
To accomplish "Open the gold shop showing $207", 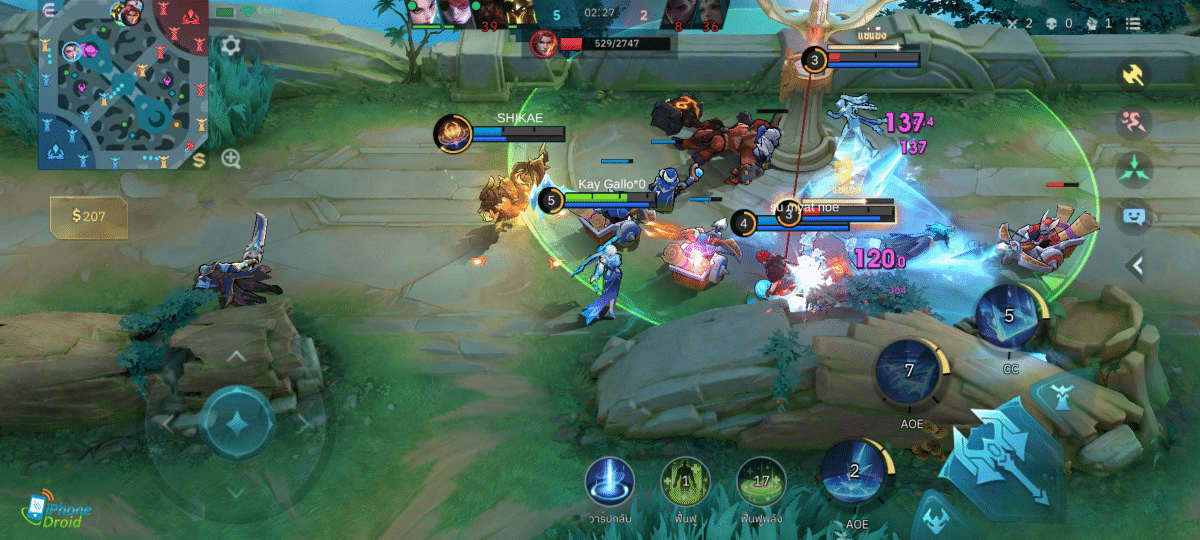I will click(x=90, y=216).
